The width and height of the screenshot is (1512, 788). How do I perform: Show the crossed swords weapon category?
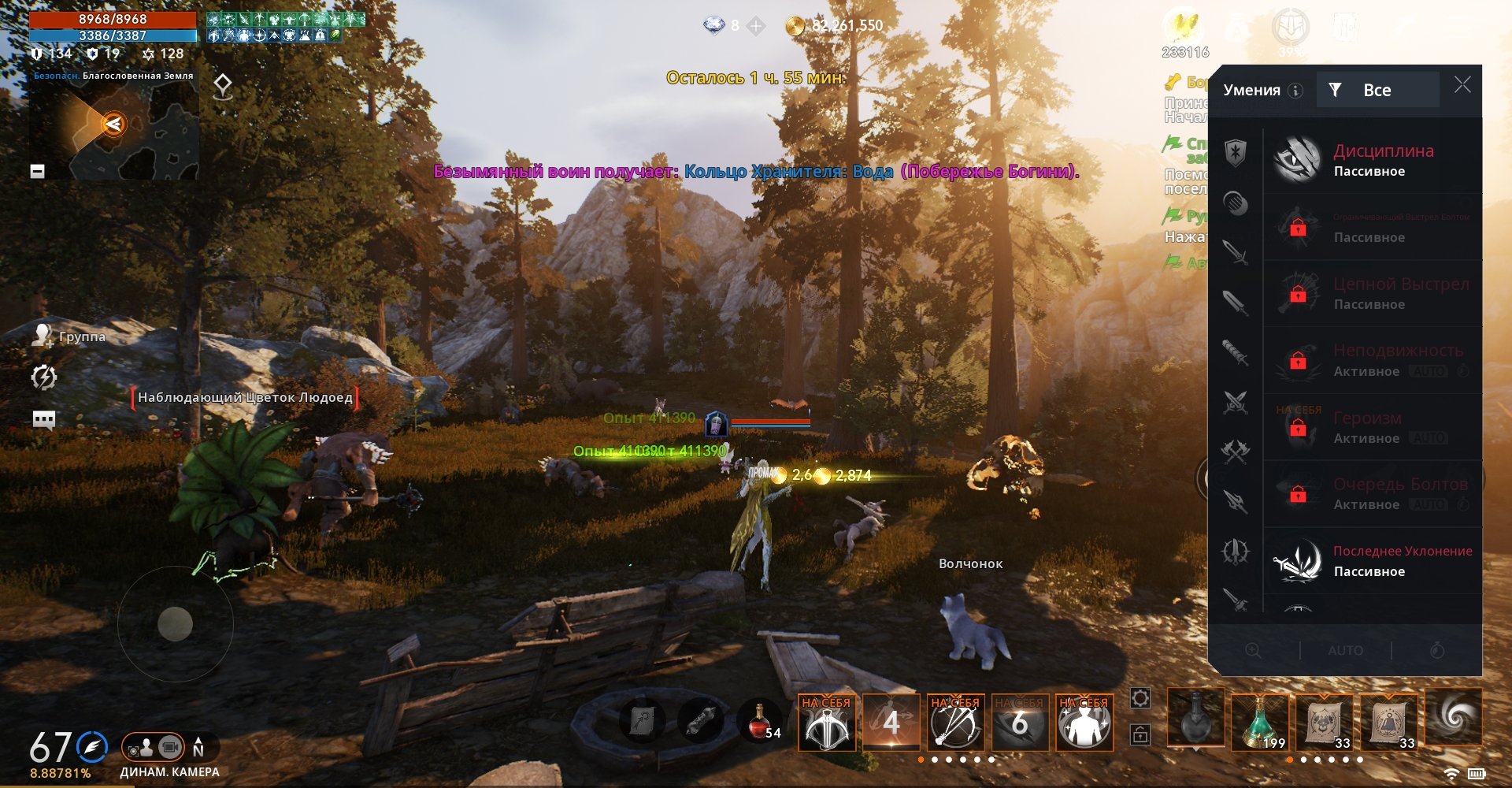click(x=1236, y=403)
